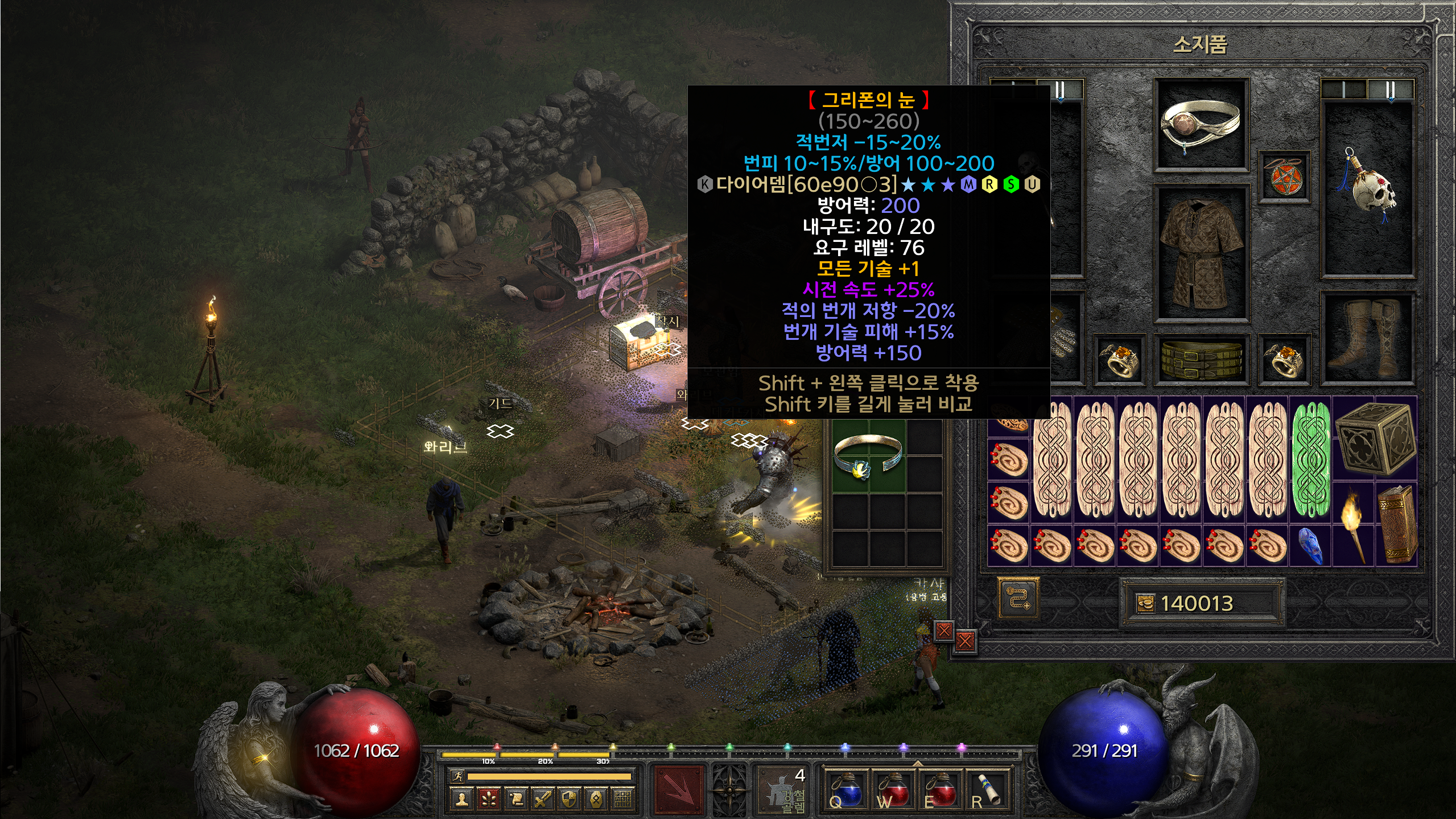This screenshot has width=1456, height=819.
Task: Close the inventory panel
Action: (965, 642)
